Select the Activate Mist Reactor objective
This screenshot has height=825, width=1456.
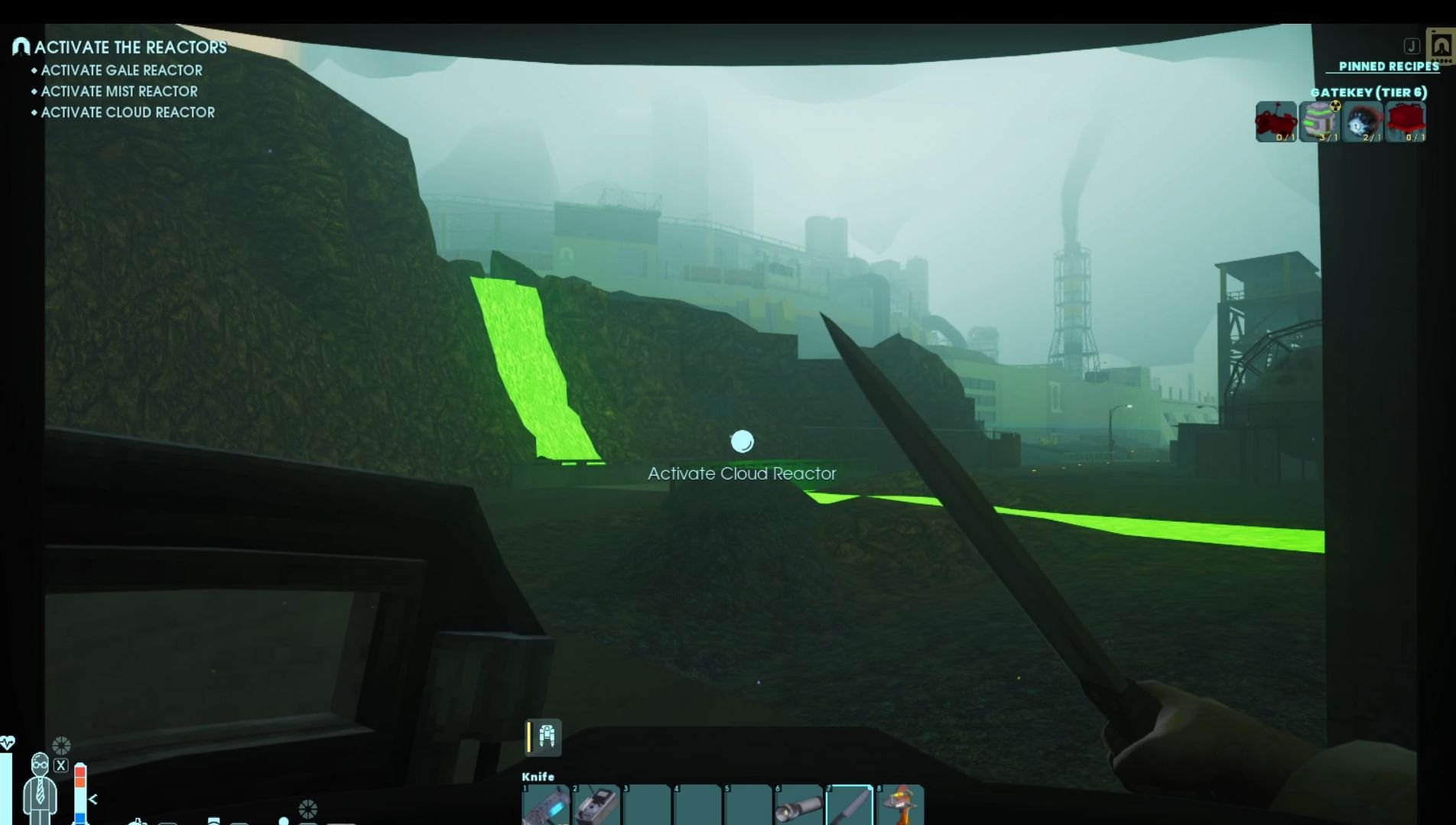[119, 91]
